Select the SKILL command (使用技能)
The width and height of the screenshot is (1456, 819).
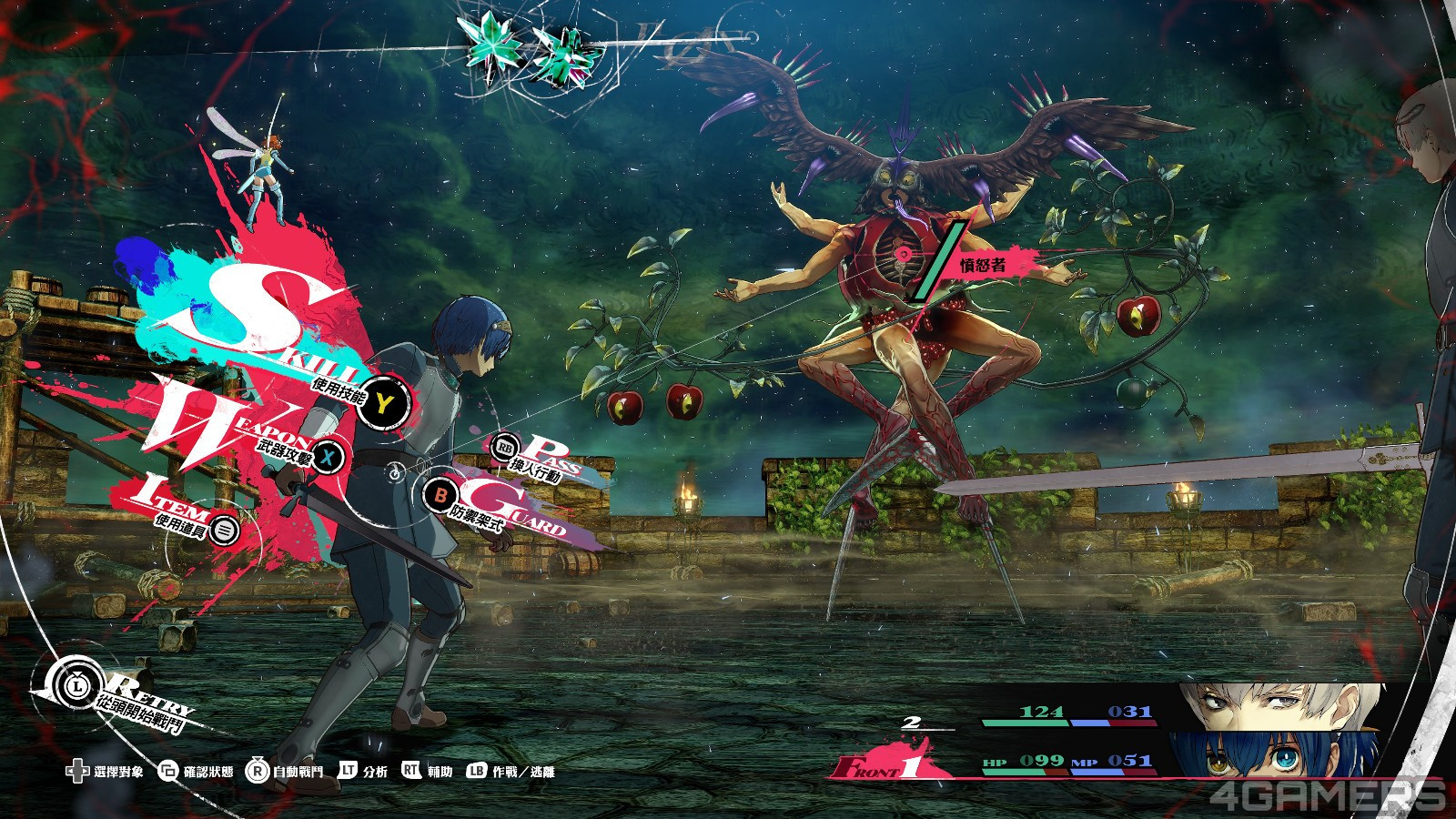[382, 399]
